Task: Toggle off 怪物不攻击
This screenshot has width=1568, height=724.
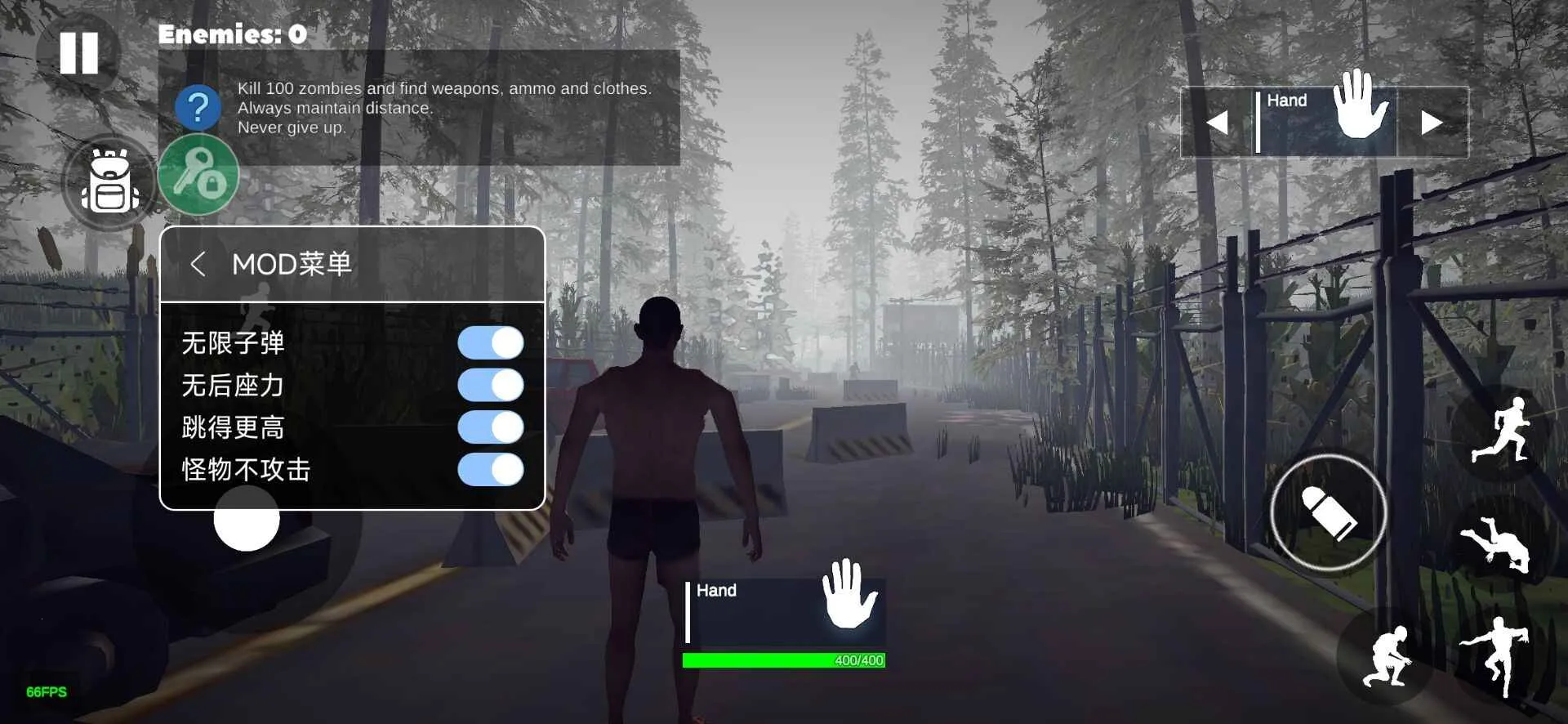Action: click(x=492, y=468)
